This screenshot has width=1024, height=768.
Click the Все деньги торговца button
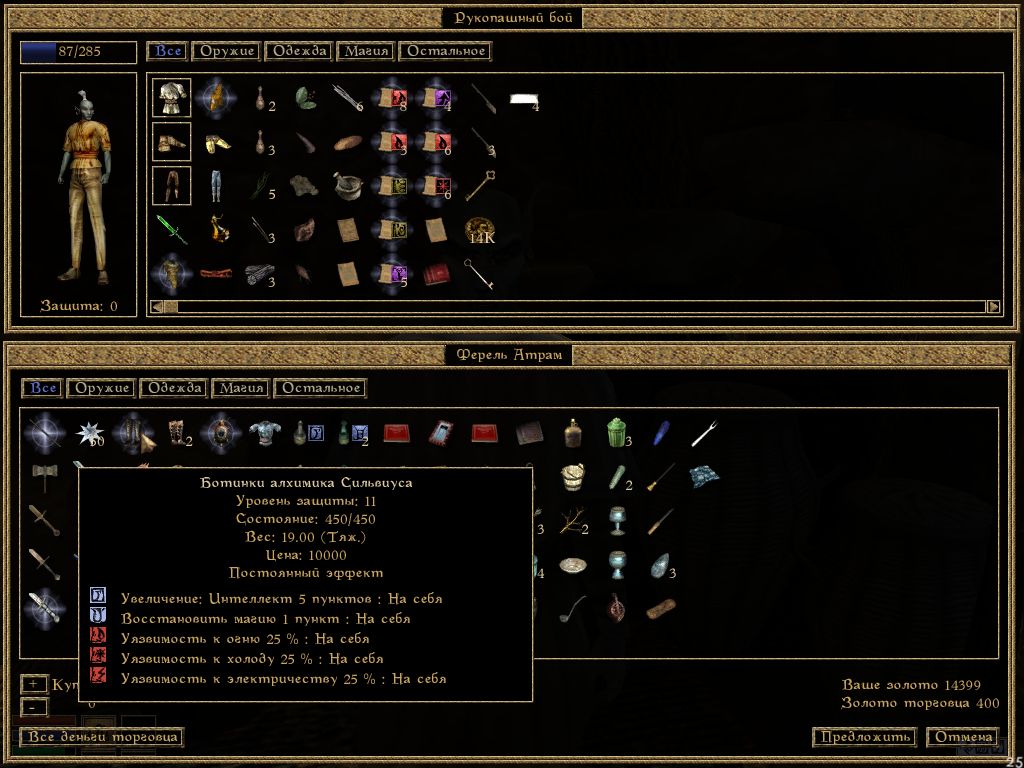[x=102, y=737]
